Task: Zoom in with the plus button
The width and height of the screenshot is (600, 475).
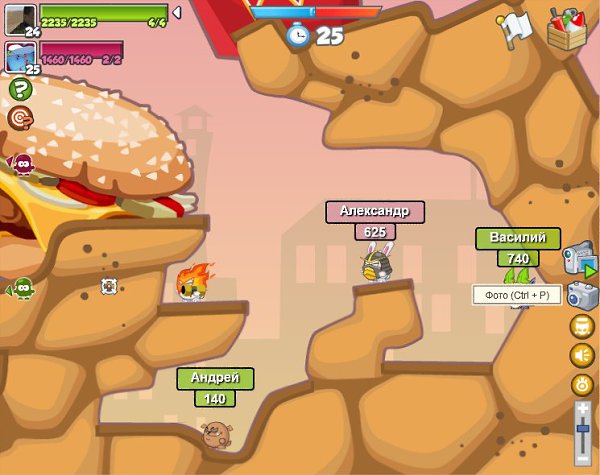Action: click(x=583, y=408)
